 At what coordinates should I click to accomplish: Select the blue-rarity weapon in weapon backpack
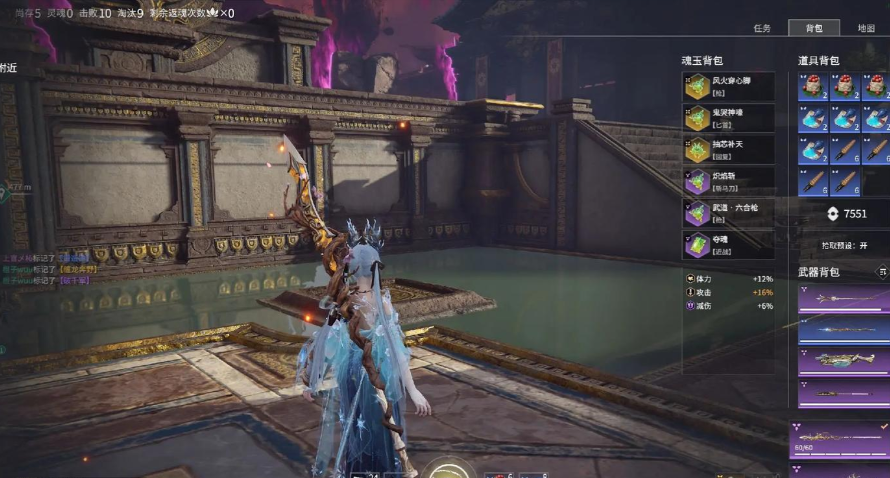coord(843,329)
